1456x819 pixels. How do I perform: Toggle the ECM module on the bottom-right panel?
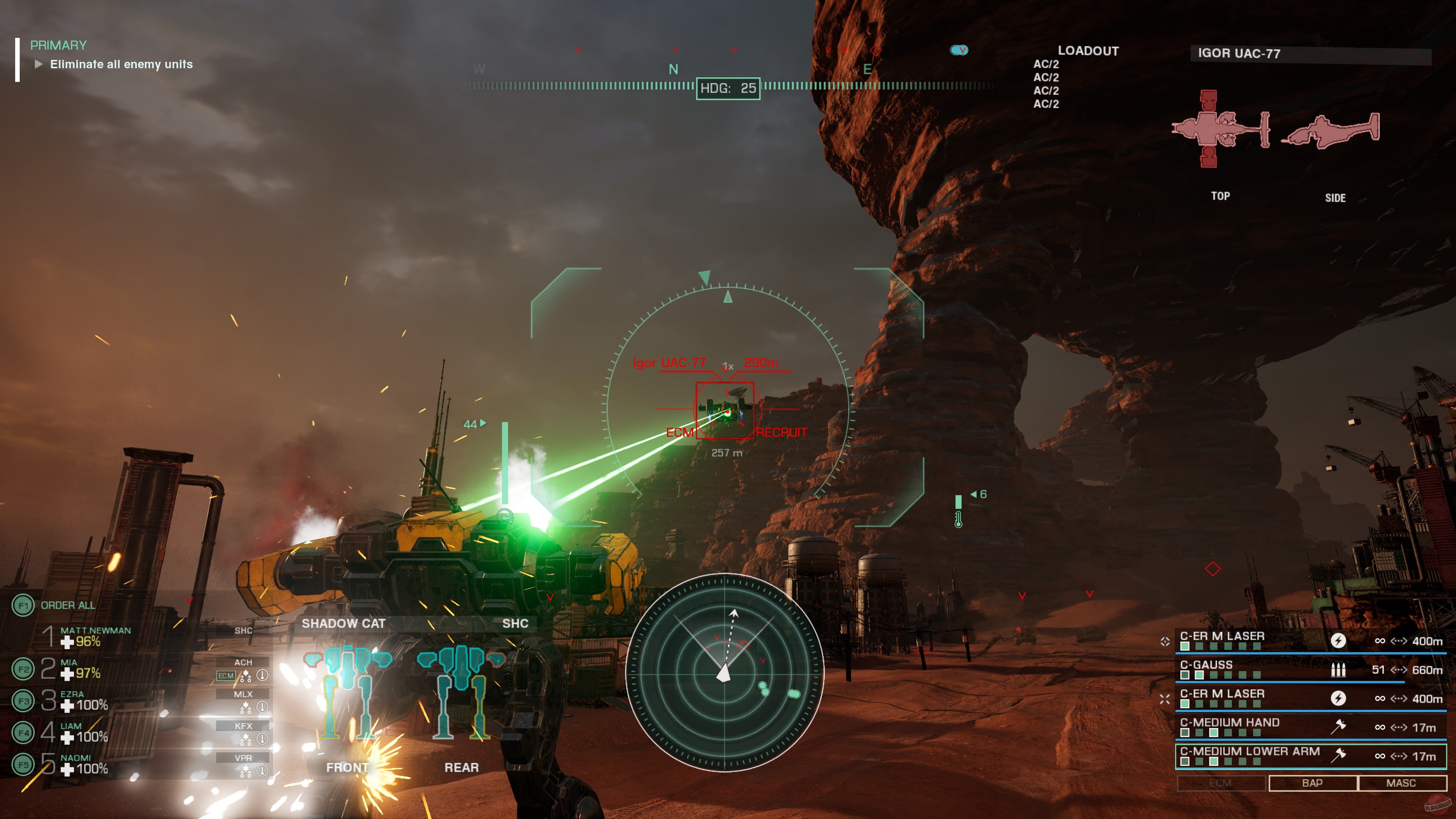pos(1220,783)
